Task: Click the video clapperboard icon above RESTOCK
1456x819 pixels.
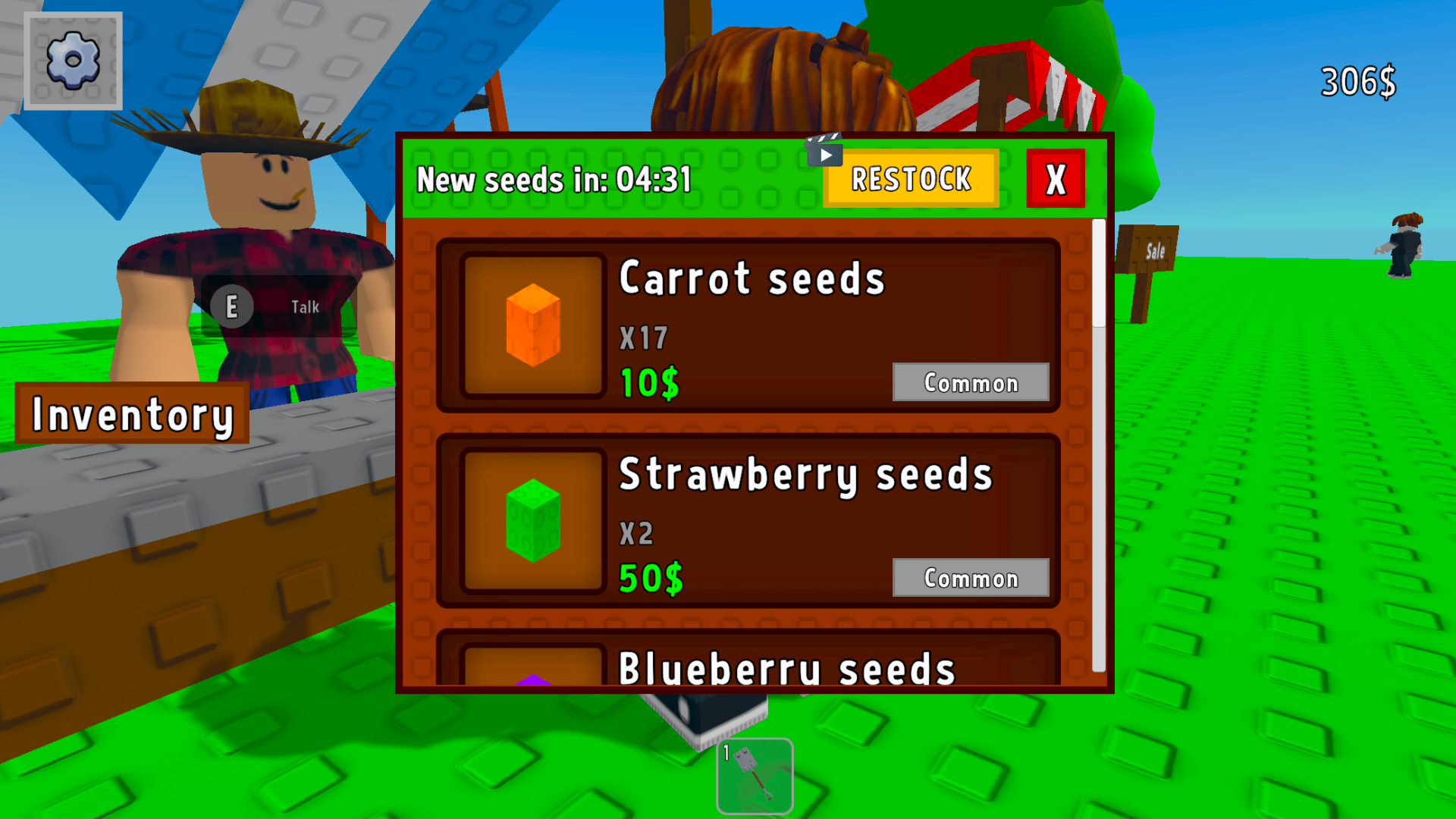Action: [x=826, y=152]
